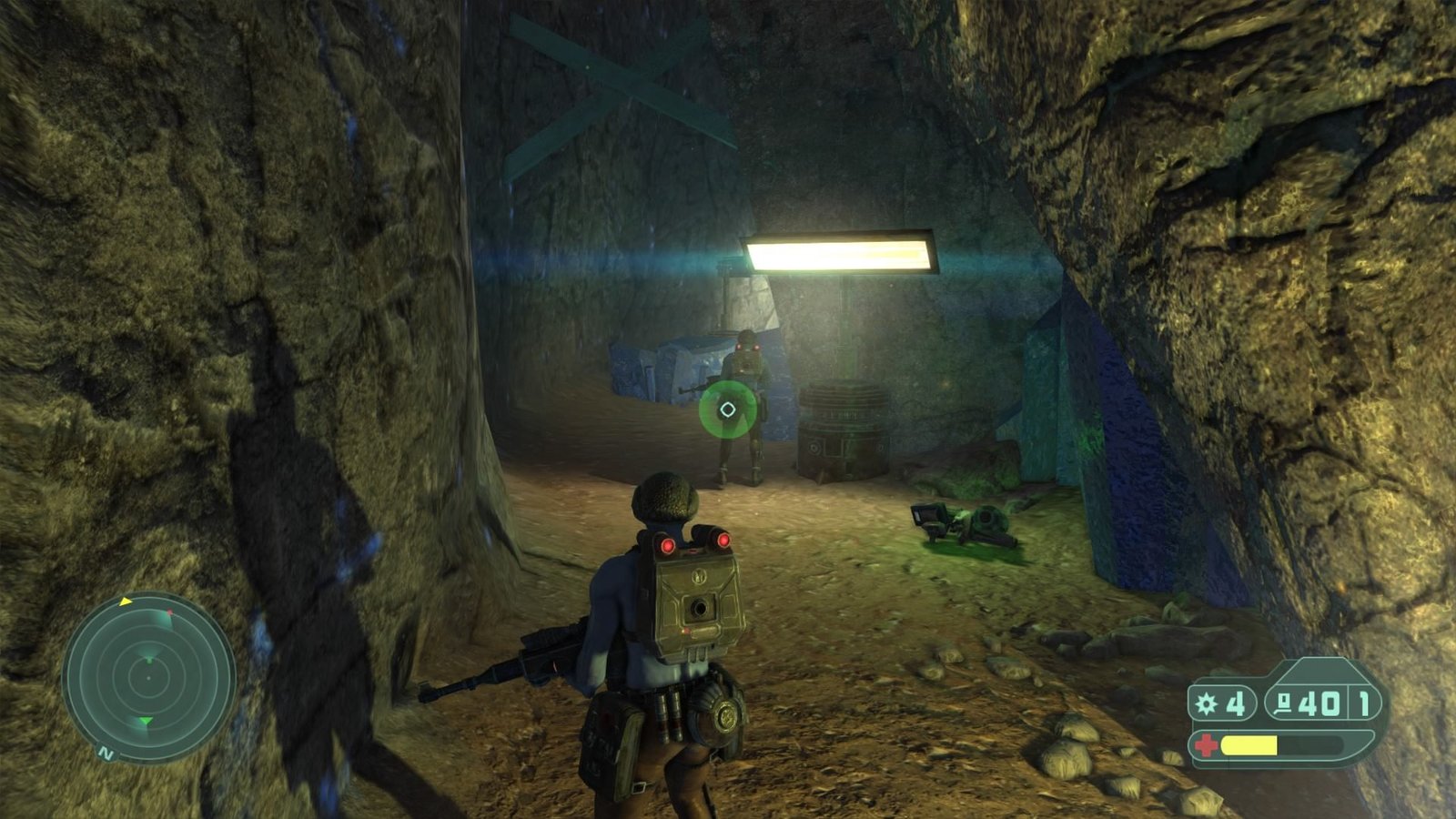Click the ammo magazine icon in the HUD
Viewport: 1456px width, 819px height.
[1283, 703]
